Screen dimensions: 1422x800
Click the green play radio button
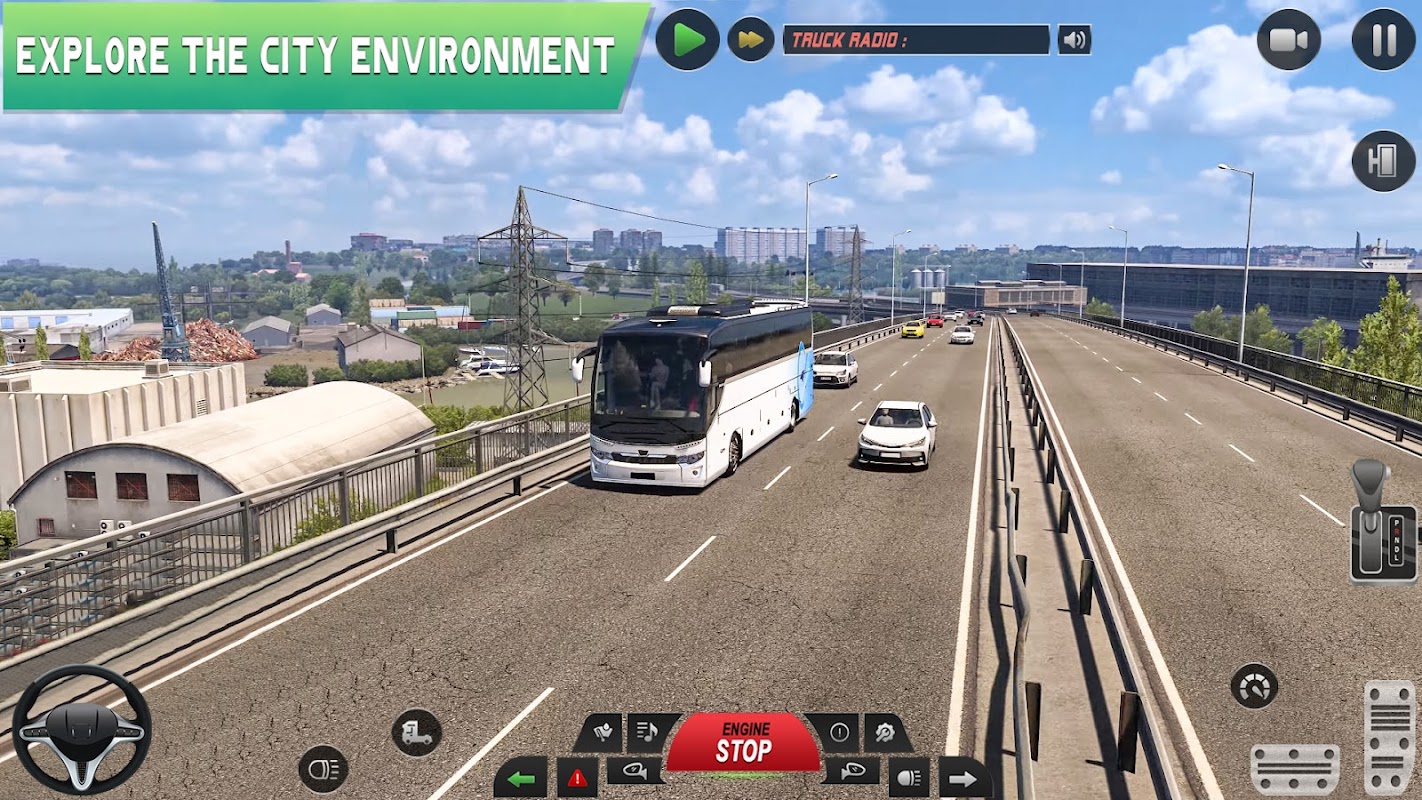tap(688, 40)
